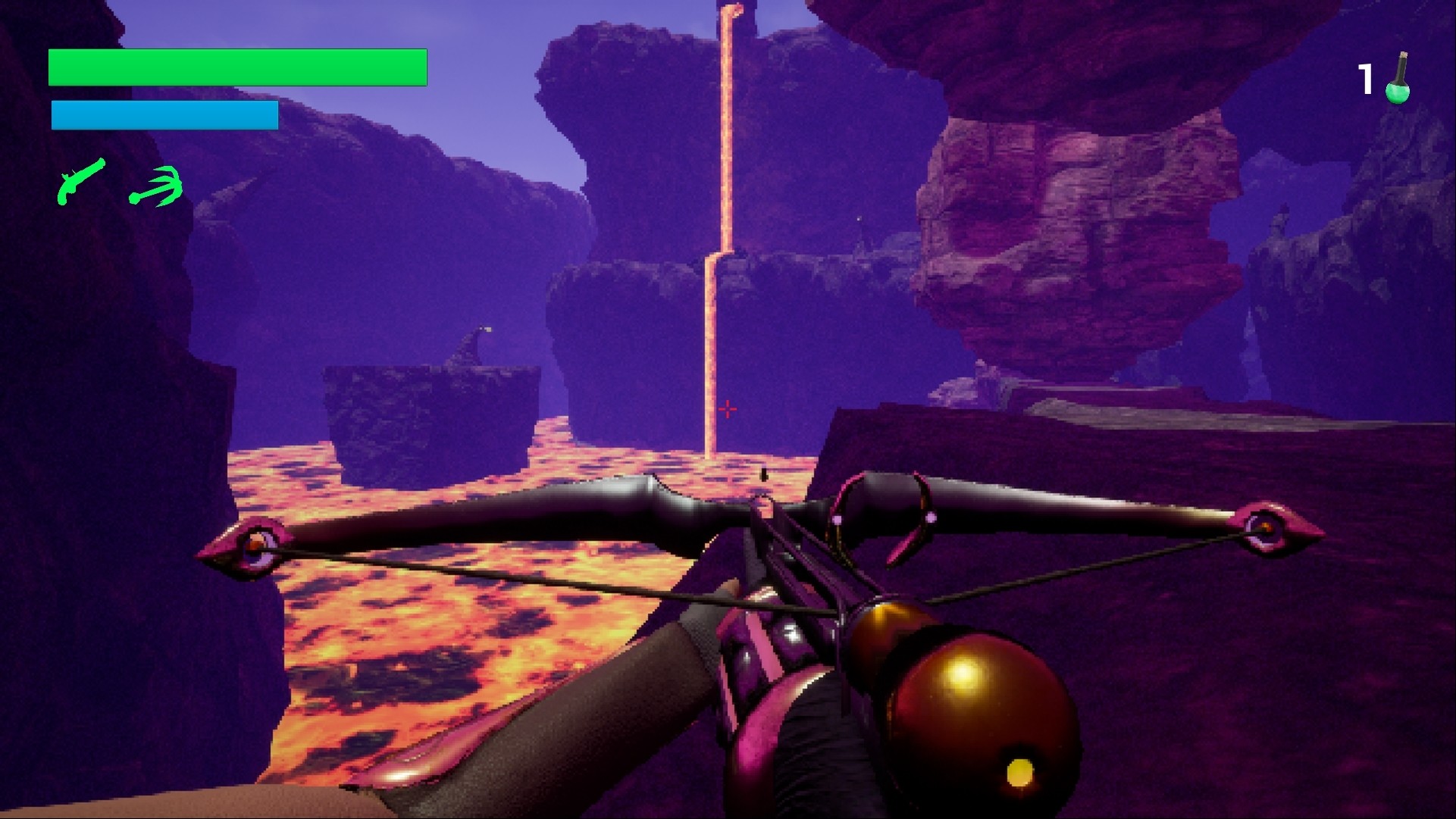Click the red crosshair in screen center
1456x819 pixels.
point(727,409)
